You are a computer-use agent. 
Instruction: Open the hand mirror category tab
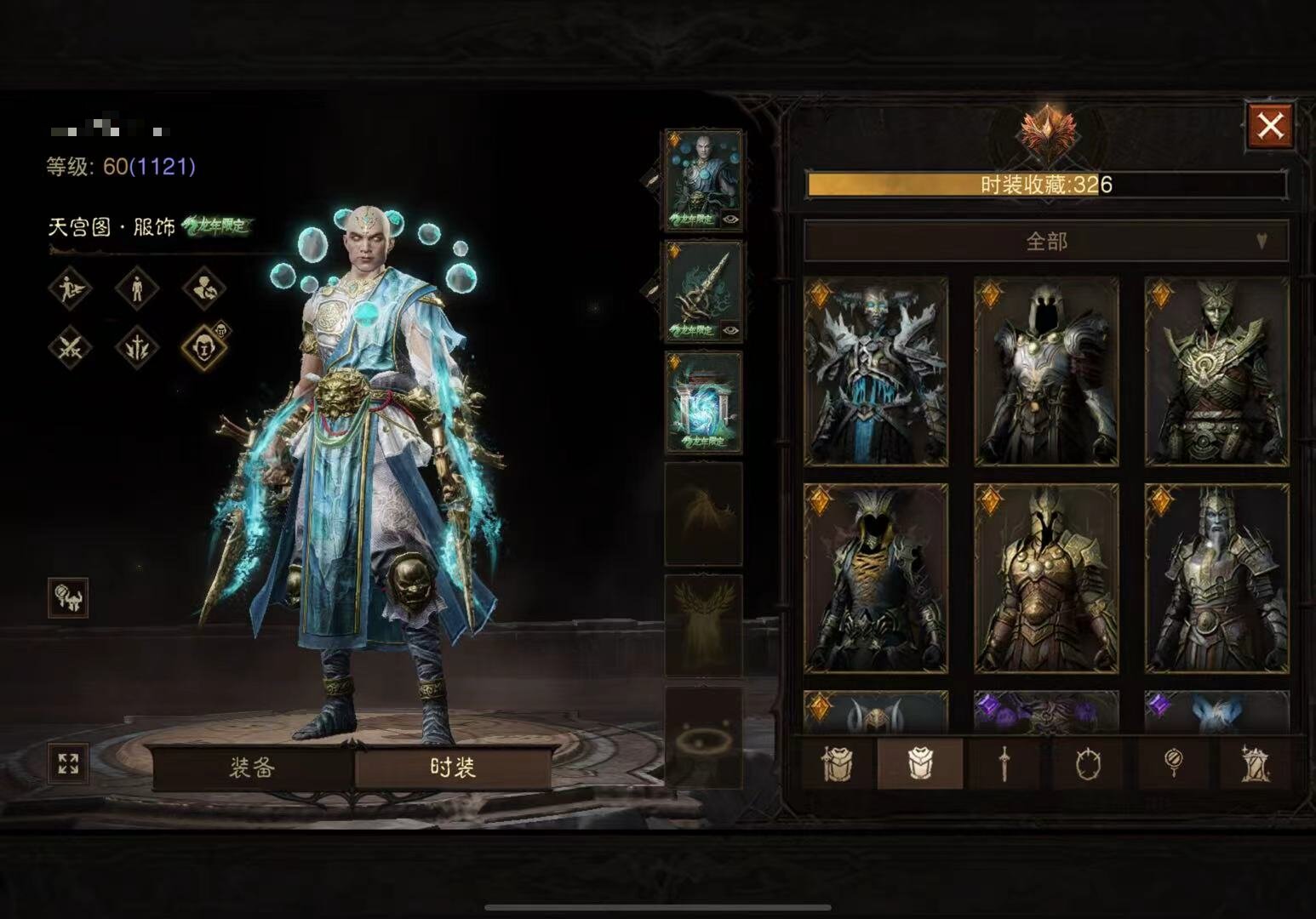tap(1174, 763)
